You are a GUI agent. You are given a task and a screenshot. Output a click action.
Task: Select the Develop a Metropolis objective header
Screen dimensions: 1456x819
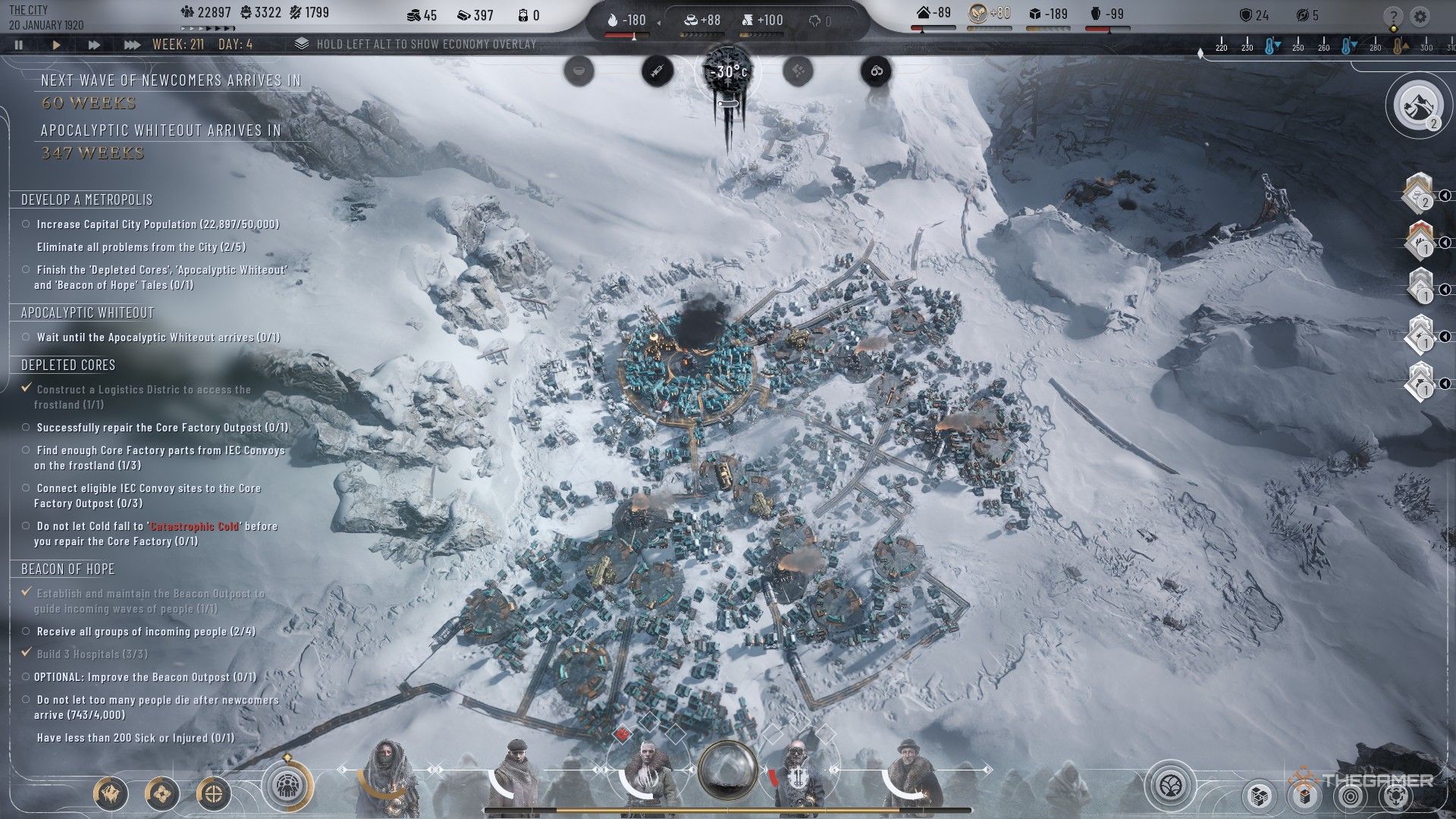[86, 200]
